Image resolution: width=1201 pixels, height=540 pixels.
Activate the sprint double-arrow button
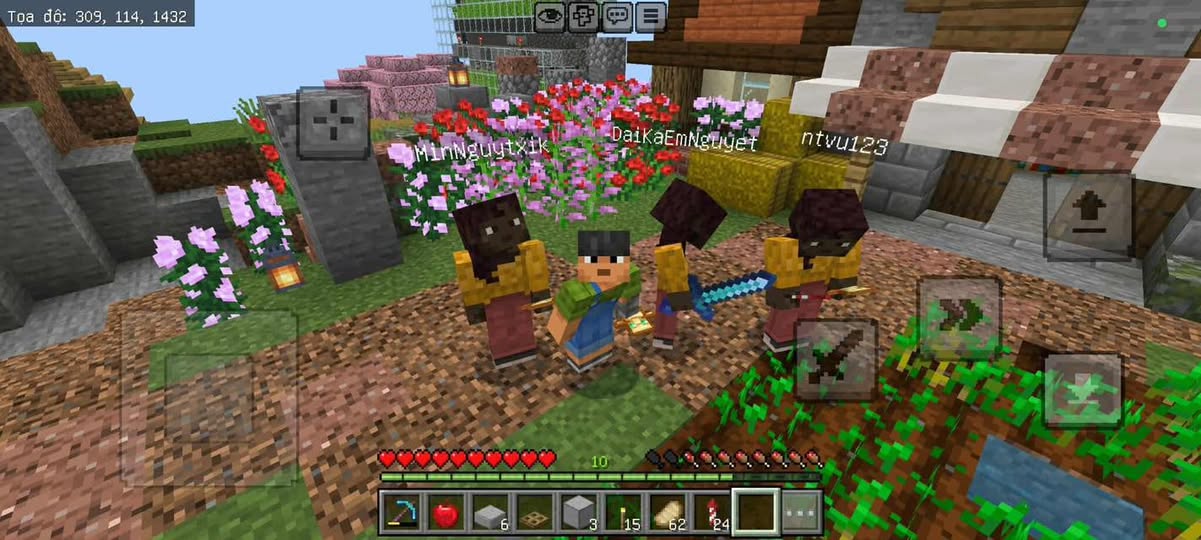(959, 318)
